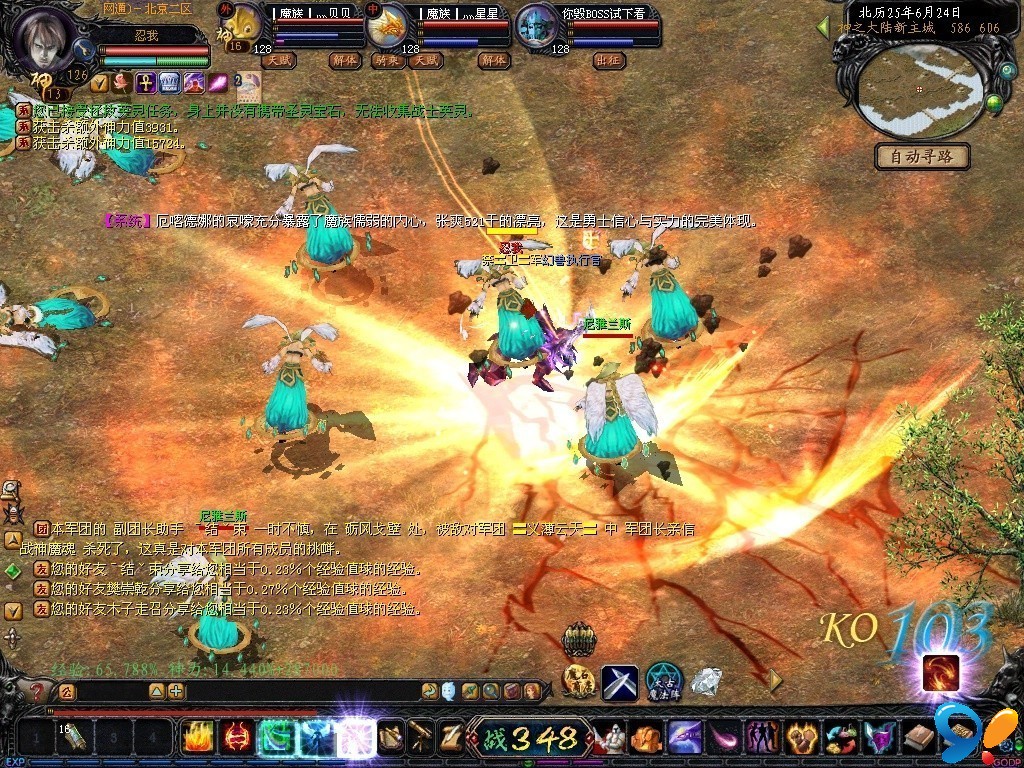The image size is (1024, 768).
Task: Click the green arrow beside the date panel
Action: pyautogui.click(x=824, y=28)
